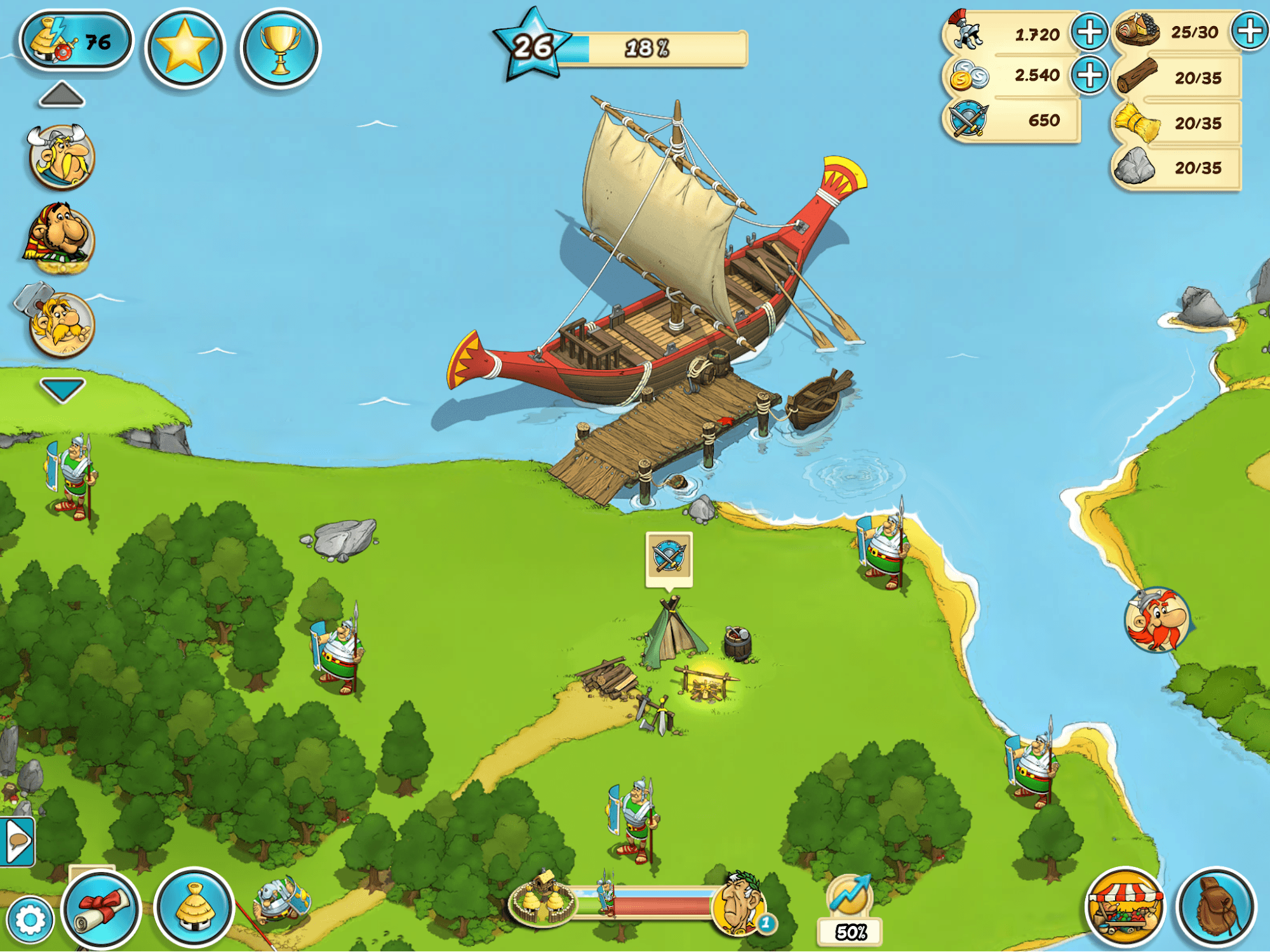1270x952 pixels.
Task: Open the potion energy counter showing 76
Action: click(x=76, y=41)
